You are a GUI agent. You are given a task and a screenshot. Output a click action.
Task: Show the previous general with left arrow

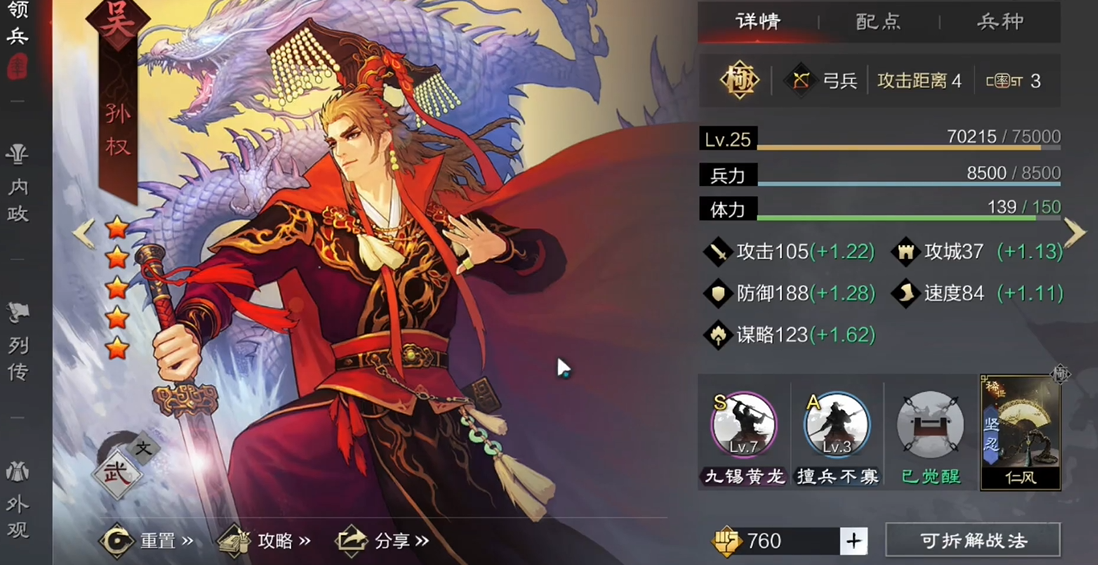82,233
